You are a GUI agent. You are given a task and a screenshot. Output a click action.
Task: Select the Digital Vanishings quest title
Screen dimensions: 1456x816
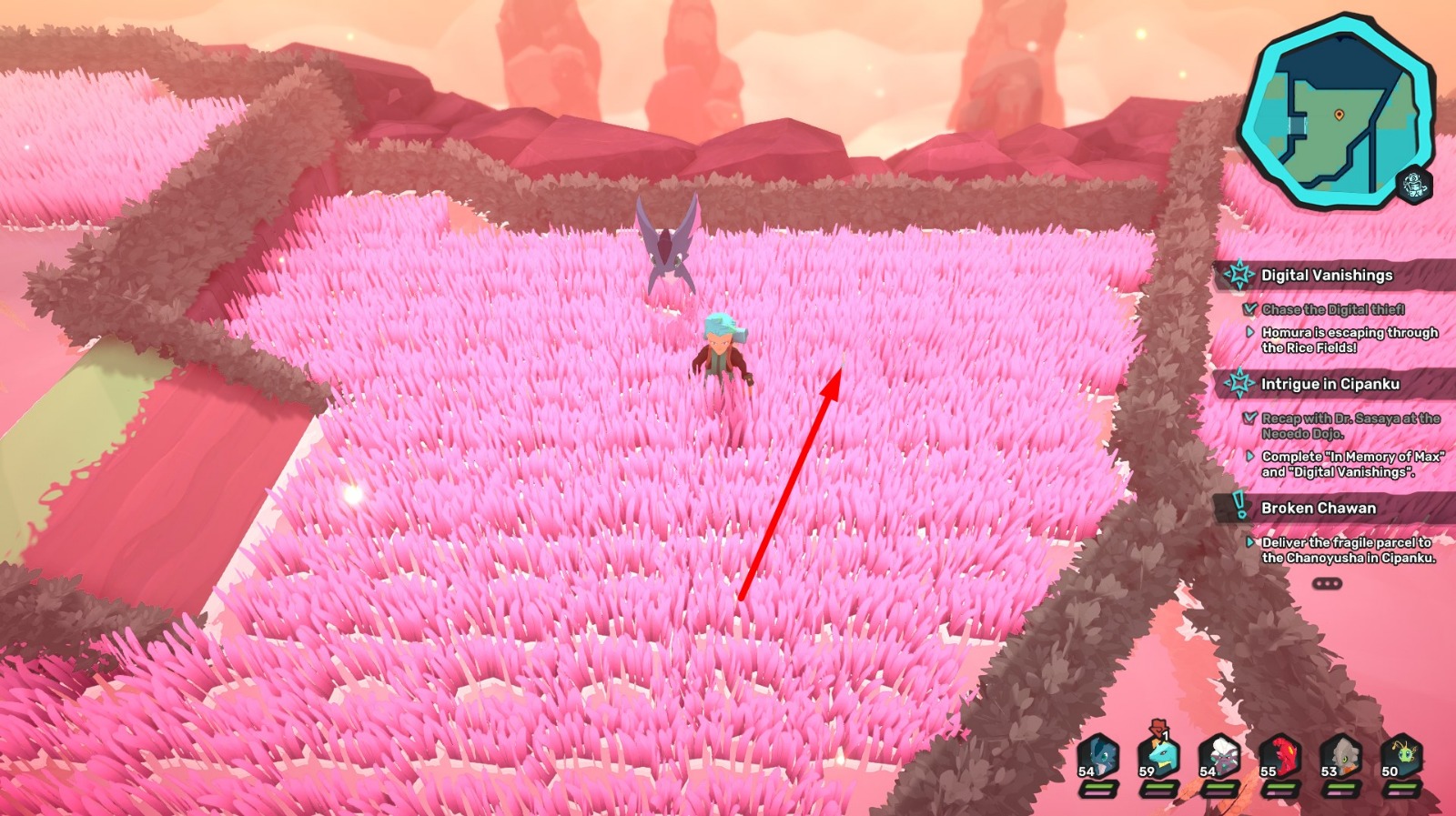point(1327,273)
